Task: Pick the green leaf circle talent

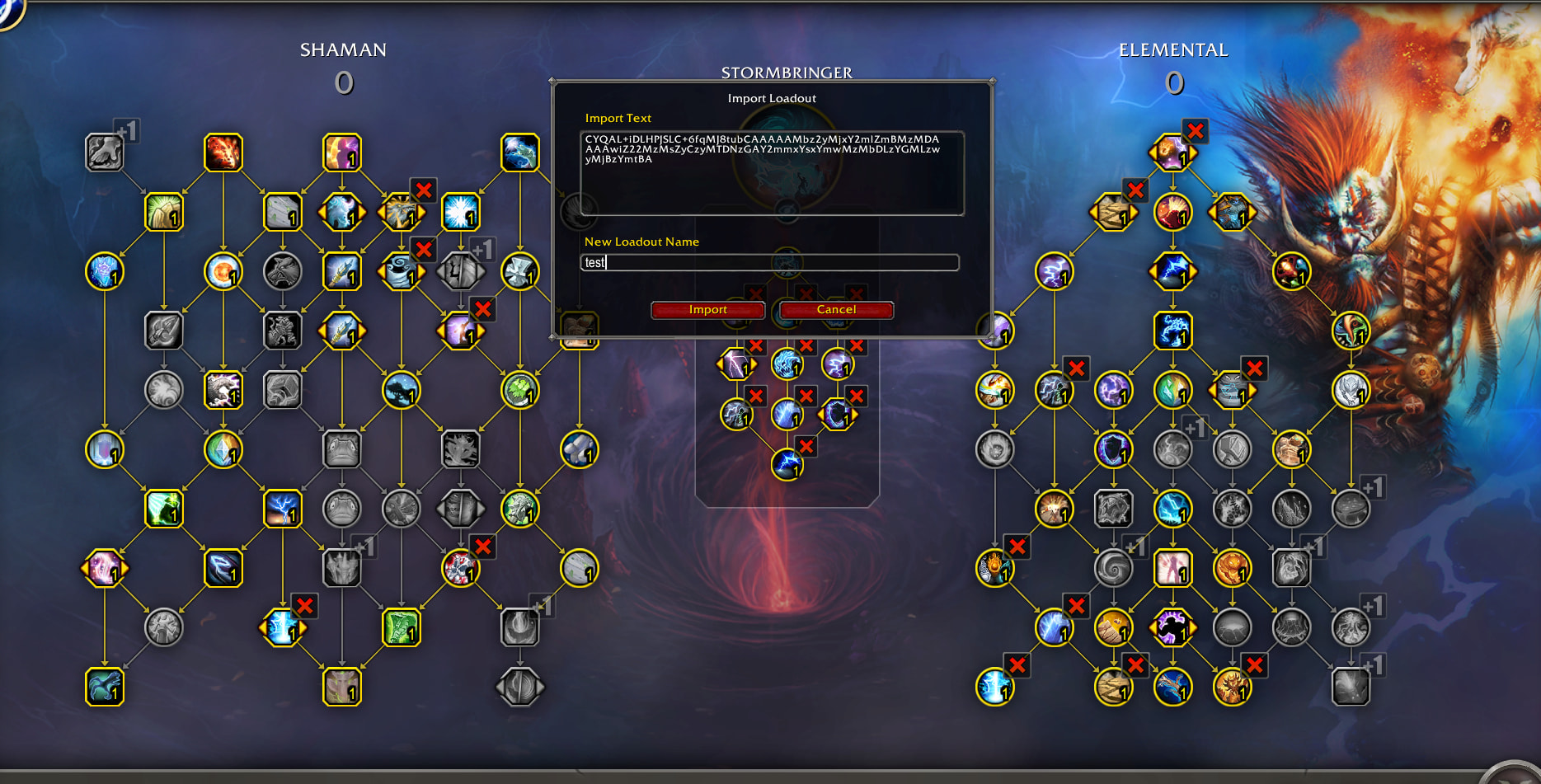Action: [x=520, y=390]
